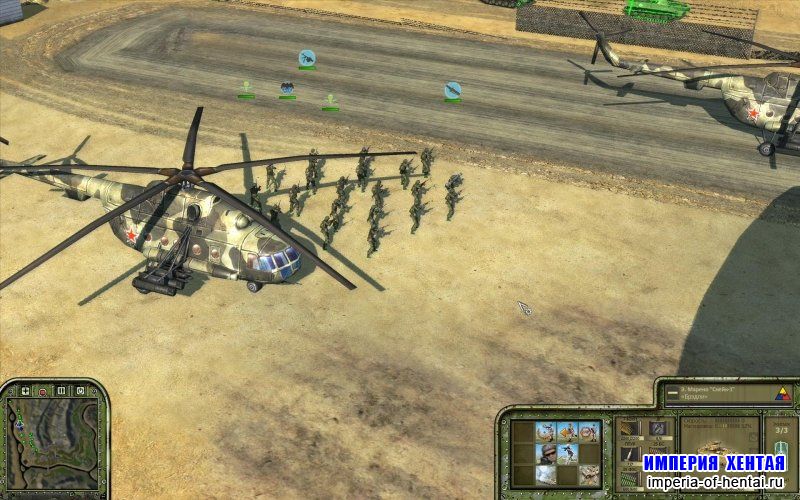Select the machine gun unit marker
Image resolution: width=800 pixels, height=500 pixels.
(307, 58)
